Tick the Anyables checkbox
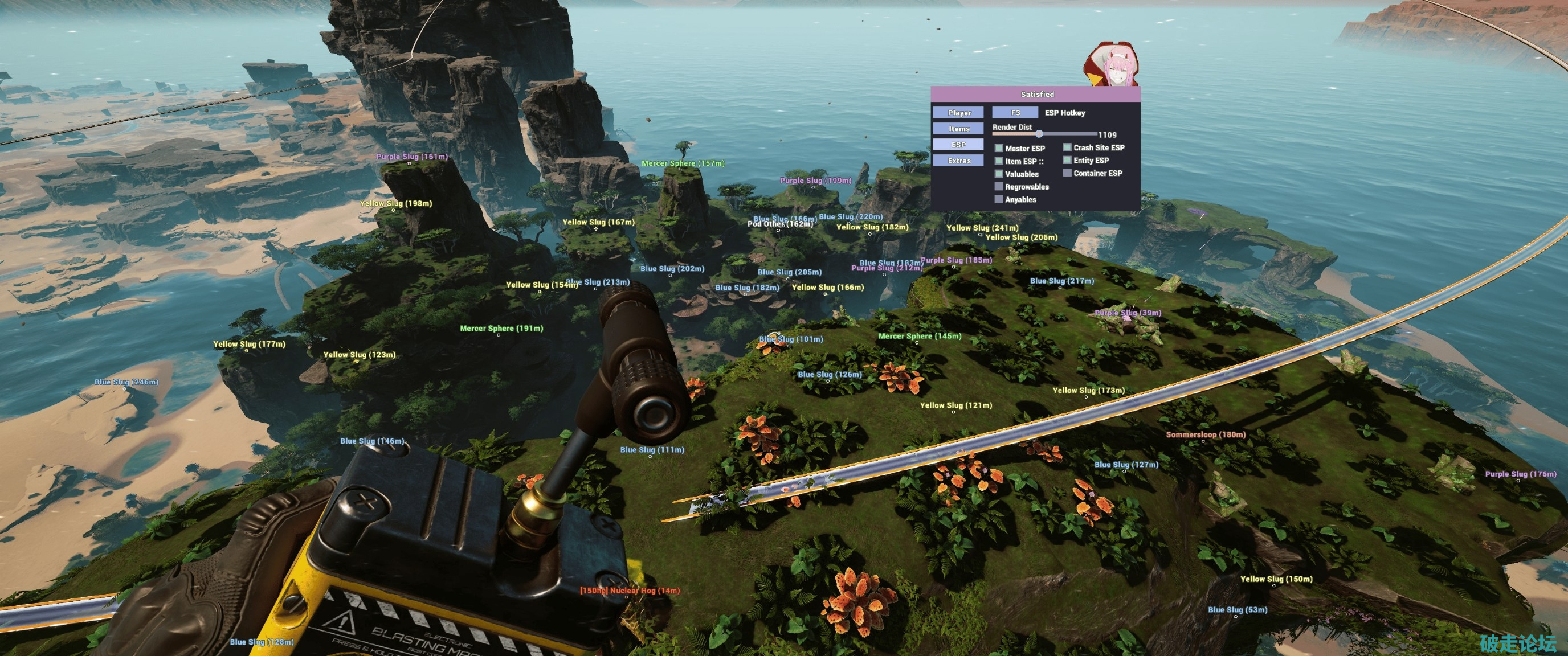This screenshot has height=656, width=1568. click(x=999, y=200)
